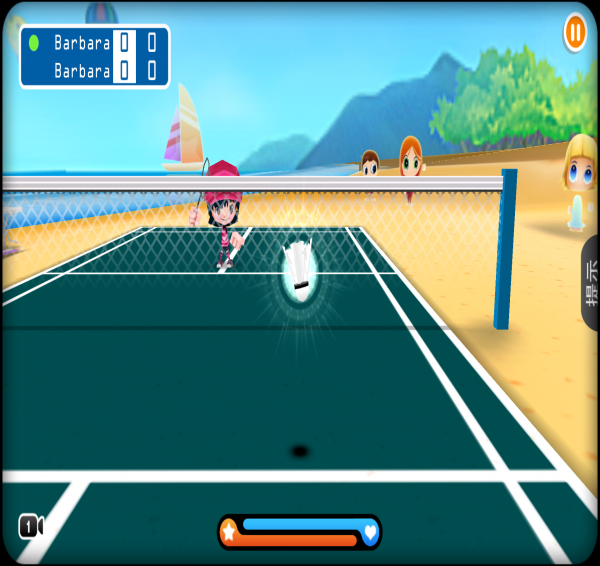This screenshot has height=566, width=600.
Task: Open the 提示 hint side tab
Action: (x=591, y=283)
